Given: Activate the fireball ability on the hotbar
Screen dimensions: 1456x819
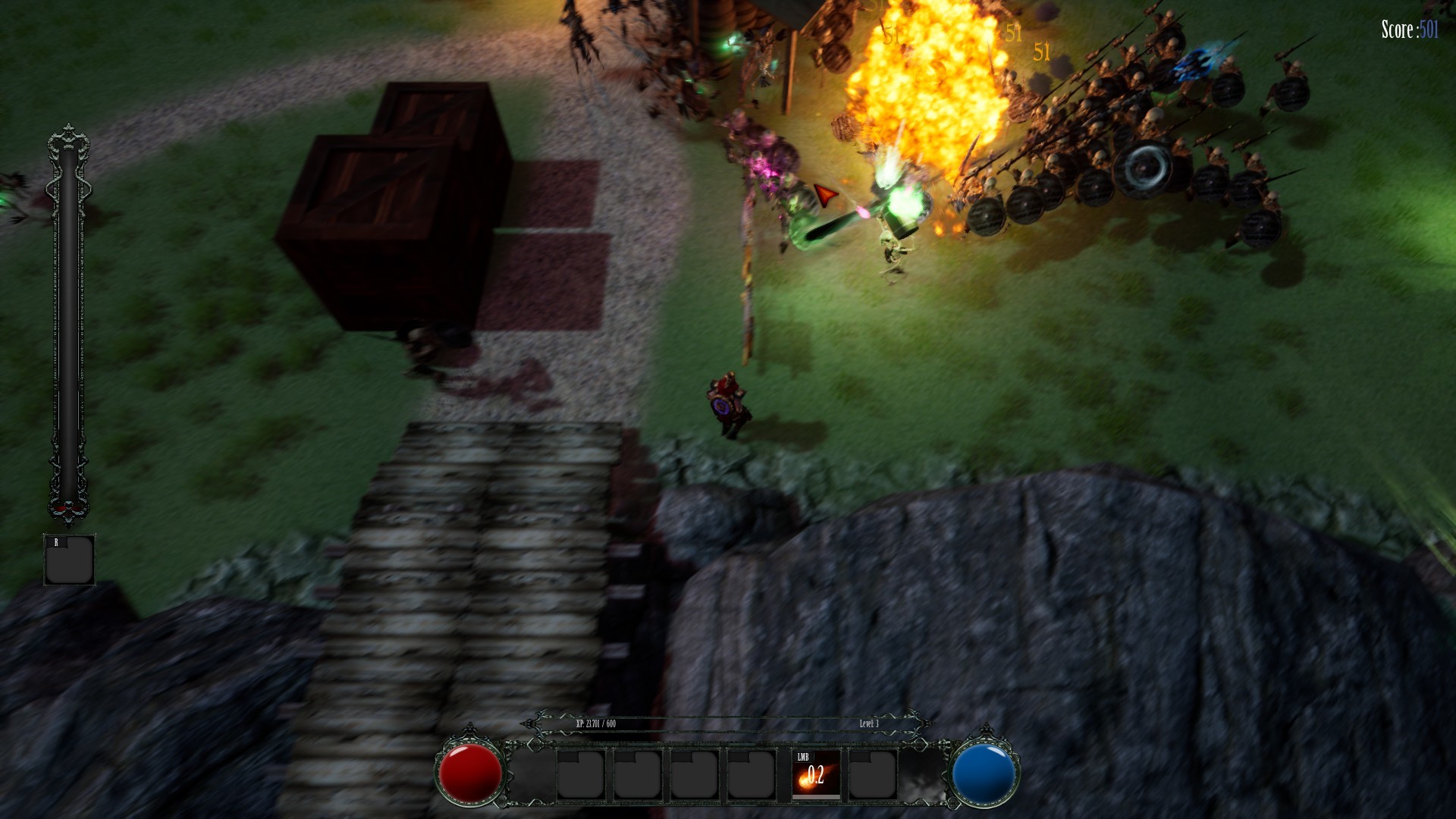Looking at the screenshot, I should [815, 774].
